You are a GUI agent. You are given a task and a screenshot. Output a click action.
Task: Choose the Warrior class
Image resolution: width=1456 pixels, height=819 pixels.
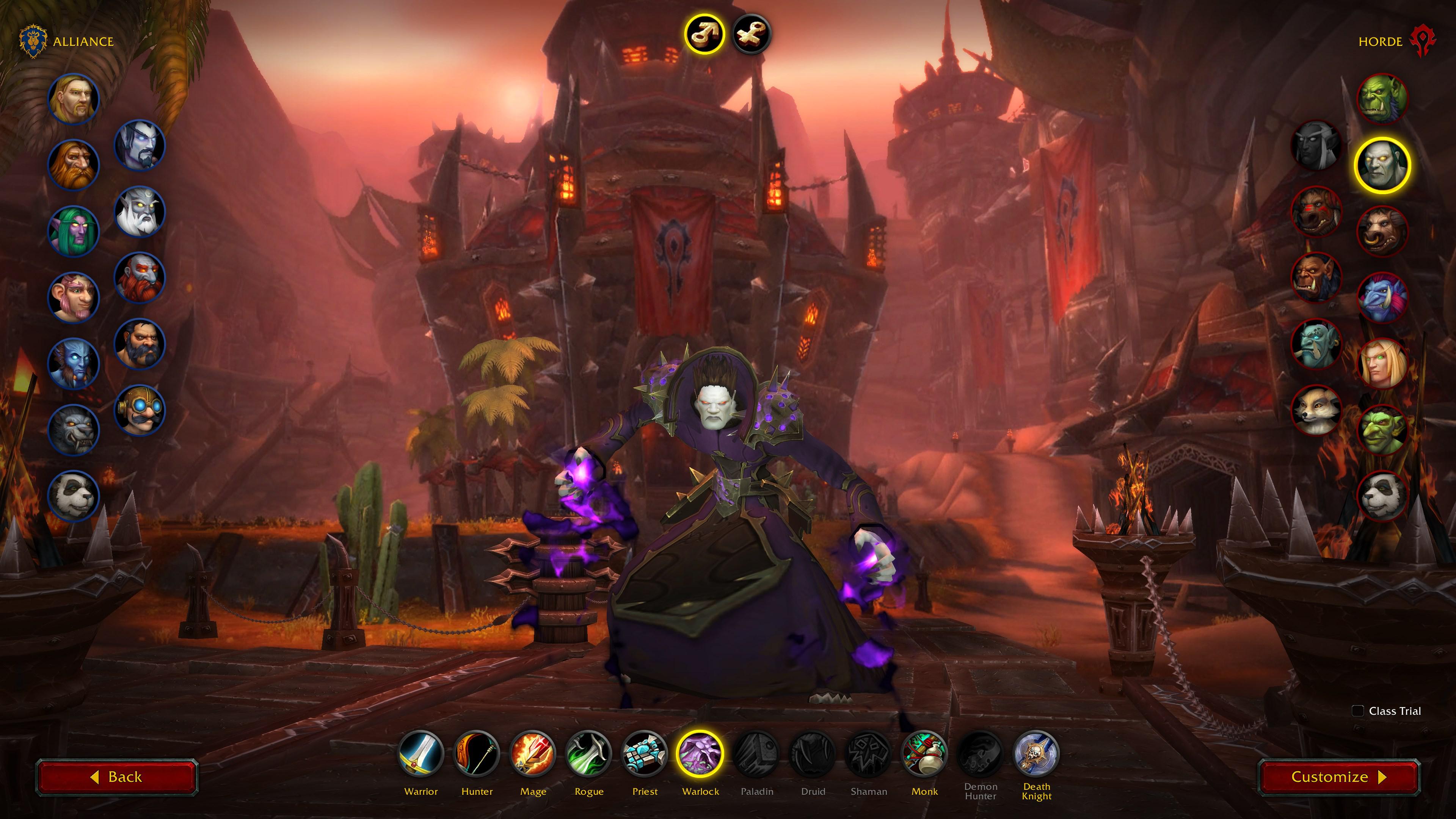421,754
